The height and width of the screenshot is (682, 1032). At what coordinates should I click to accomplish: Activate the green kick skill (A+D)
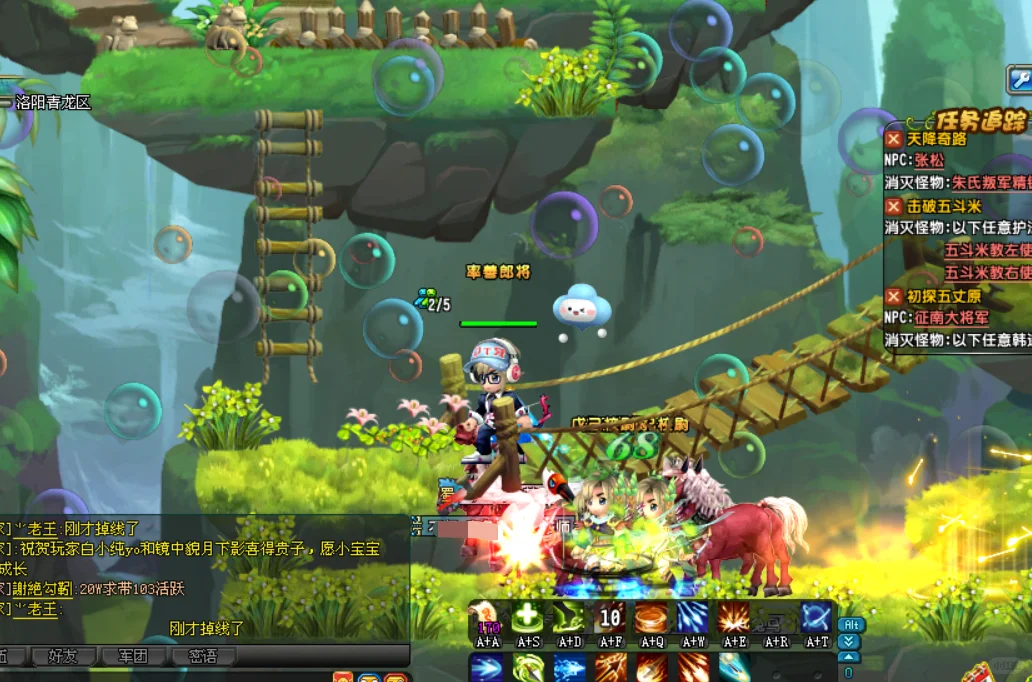point(569,618)
